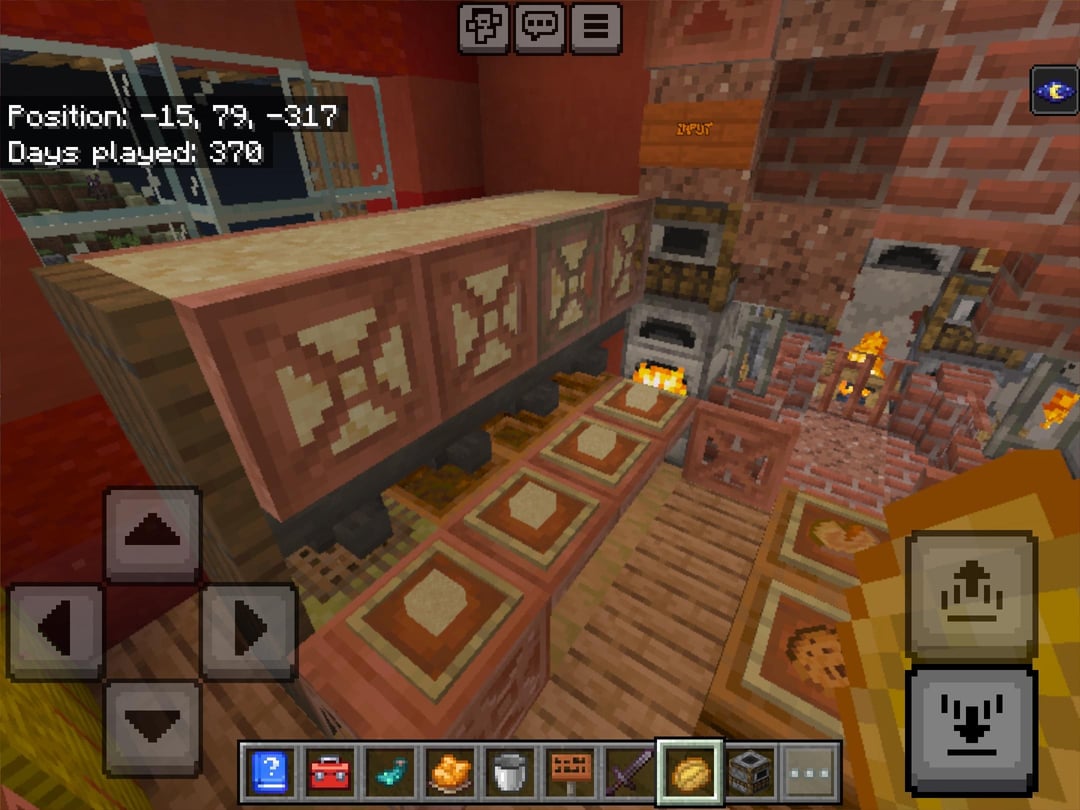This screenshot has height=810, width=1080.
Task: Select the bread loaf hotbar slot
Action: (689, 773)
